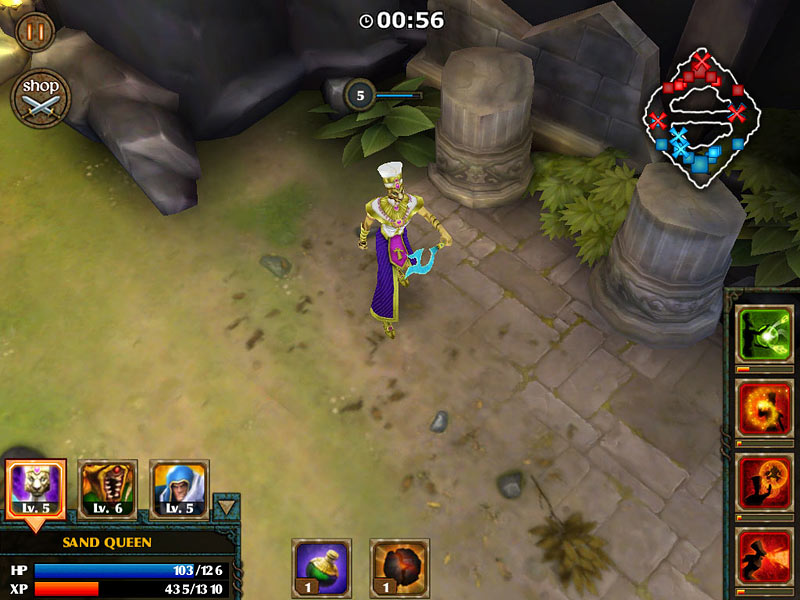The width and height of the screenshot is (800, 600).
Task: Select the Sand Queen hero portrait
Action: [x=36, y=489]
